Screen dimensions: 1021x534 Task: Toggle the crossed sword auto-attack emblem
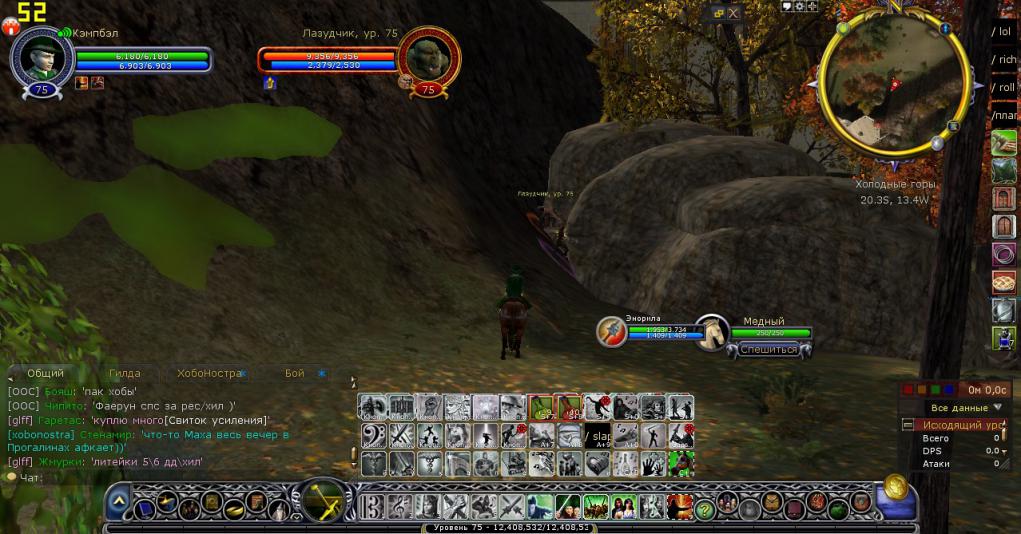pyautogui.click(x=325, y=500)
